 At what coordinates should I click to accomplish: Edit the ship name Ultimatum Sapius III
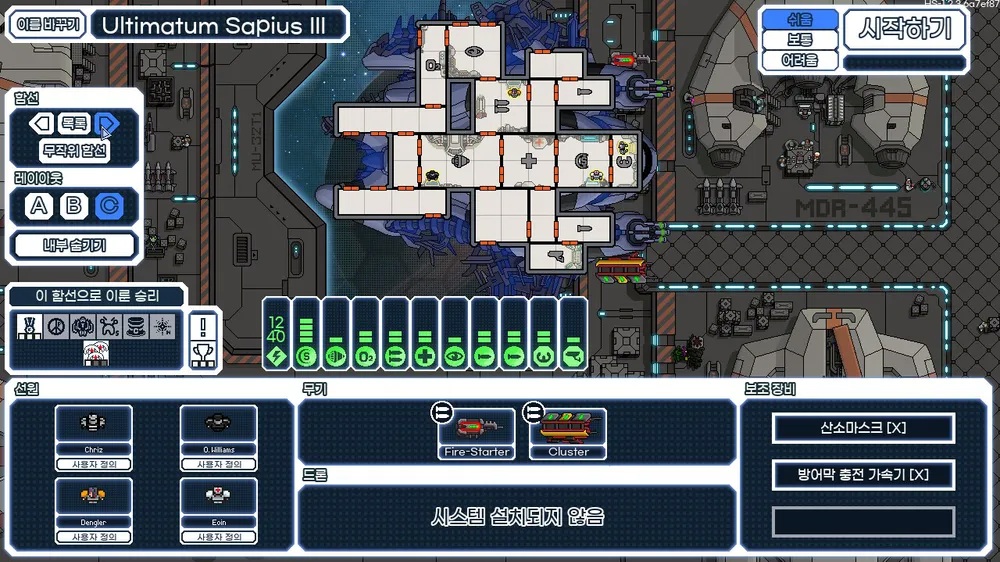coord(218,25)
